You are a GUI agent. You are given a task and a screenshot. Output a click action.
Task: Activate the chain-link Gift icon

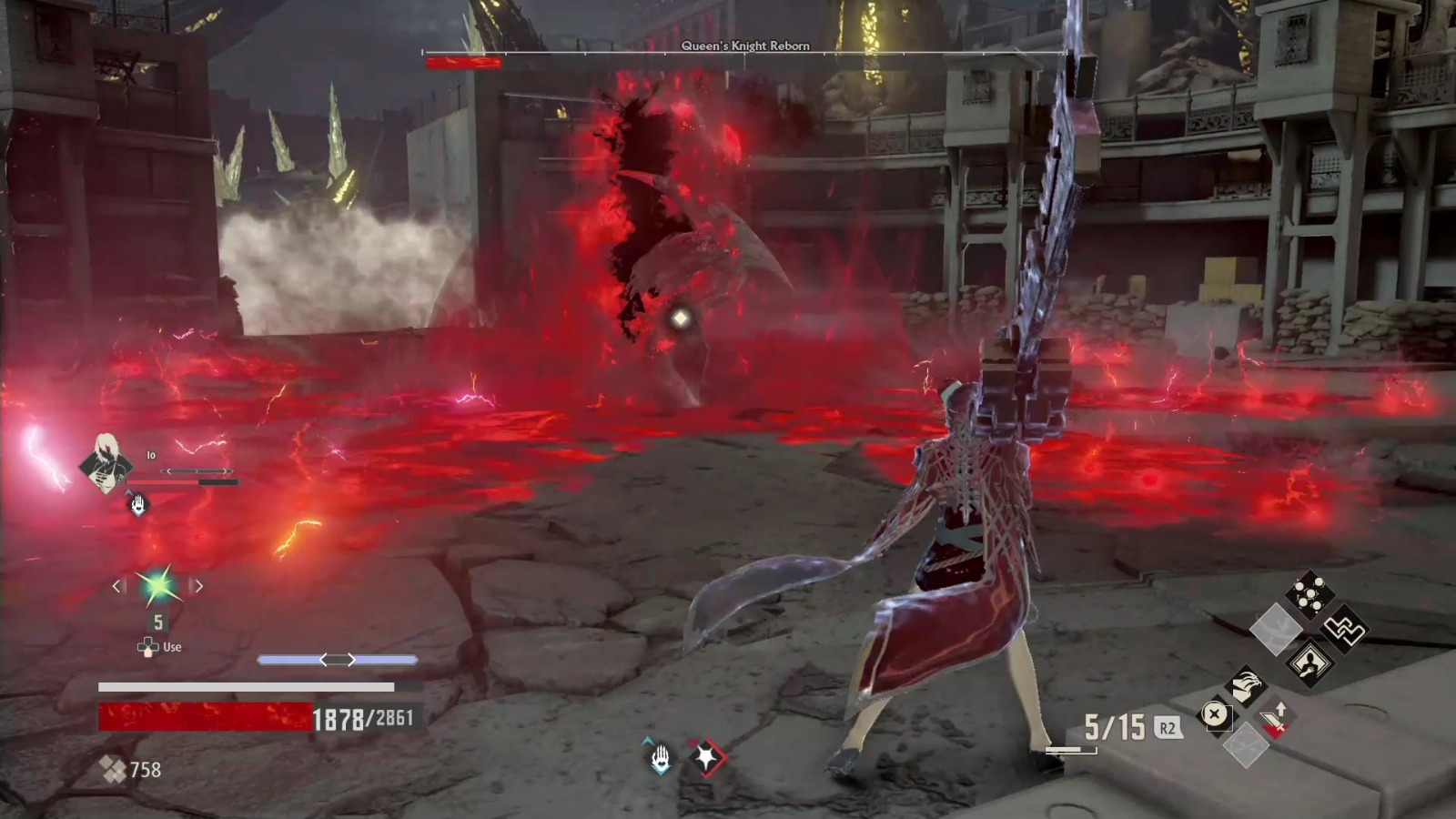click(x=1344, y=630)
